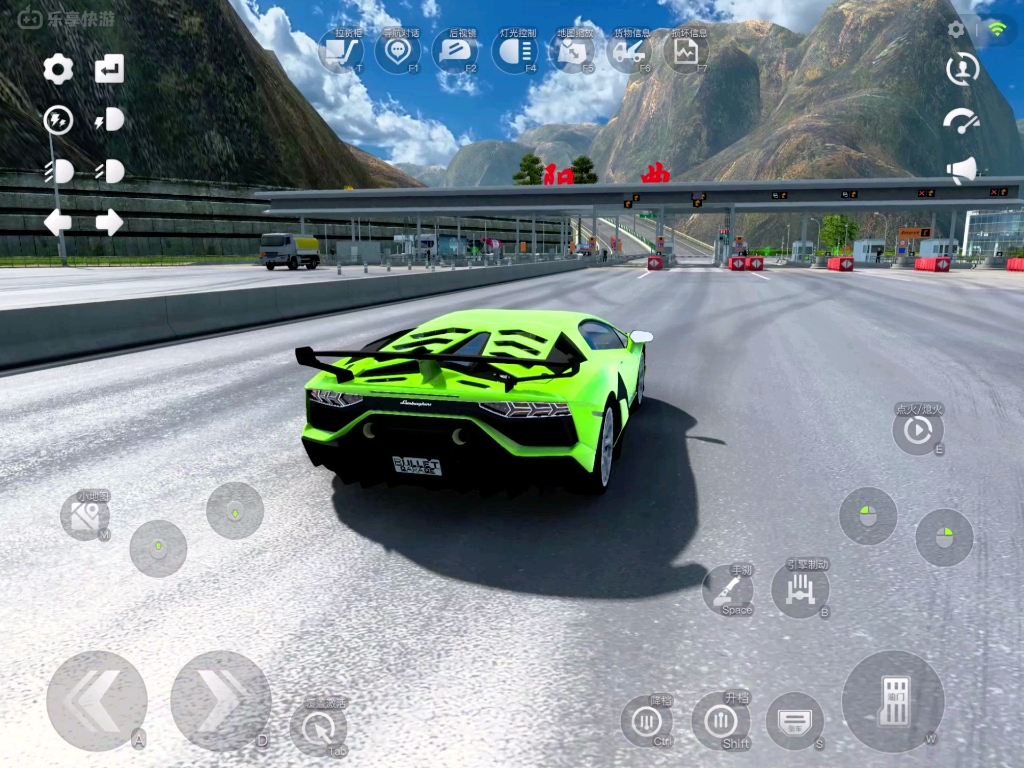Show 损坏信息 damage information
Image resolution: width=1024 pixels, height=768 pixels.
686,51
